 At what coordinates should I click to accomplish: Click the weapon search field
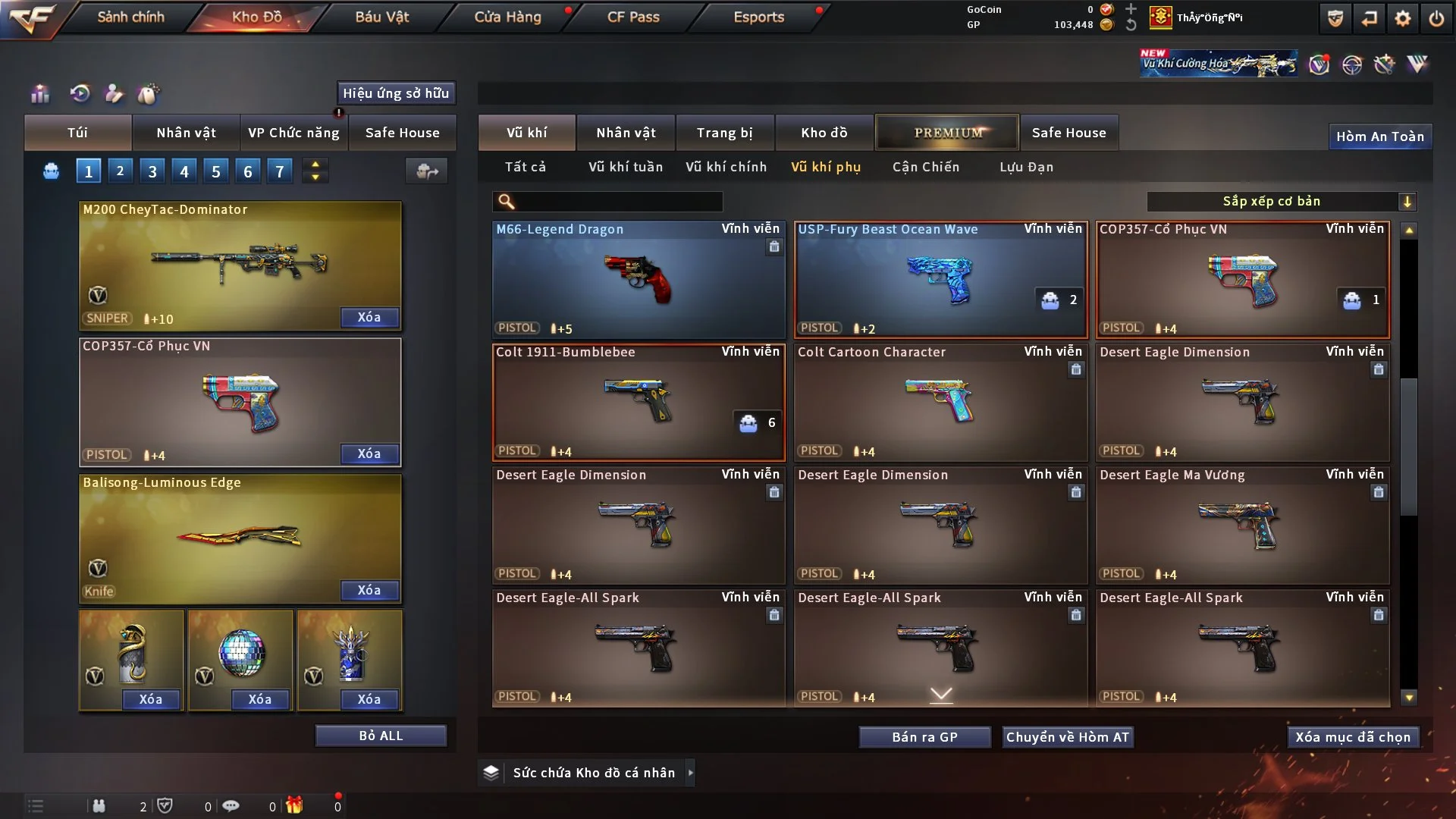[x=618, y=201]
